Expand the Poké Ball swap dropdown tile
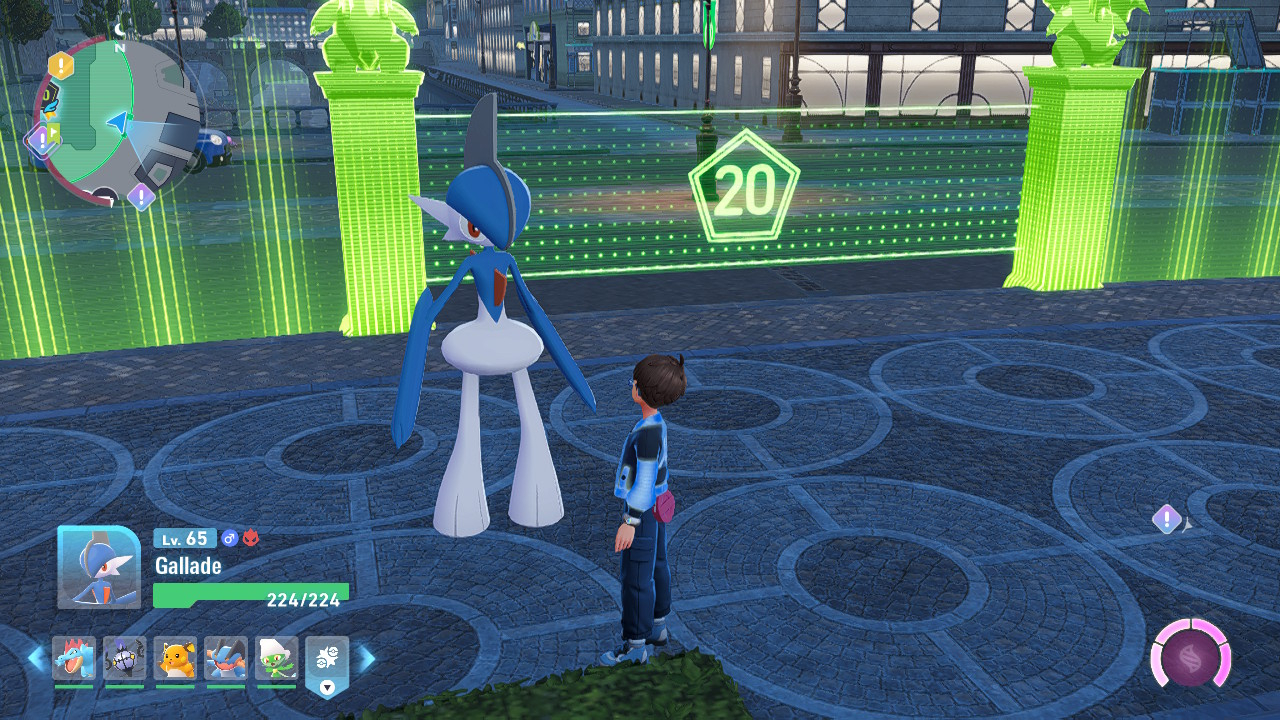Image resolution: width=1280 pixels, height=720 pixels. [327, 666]
